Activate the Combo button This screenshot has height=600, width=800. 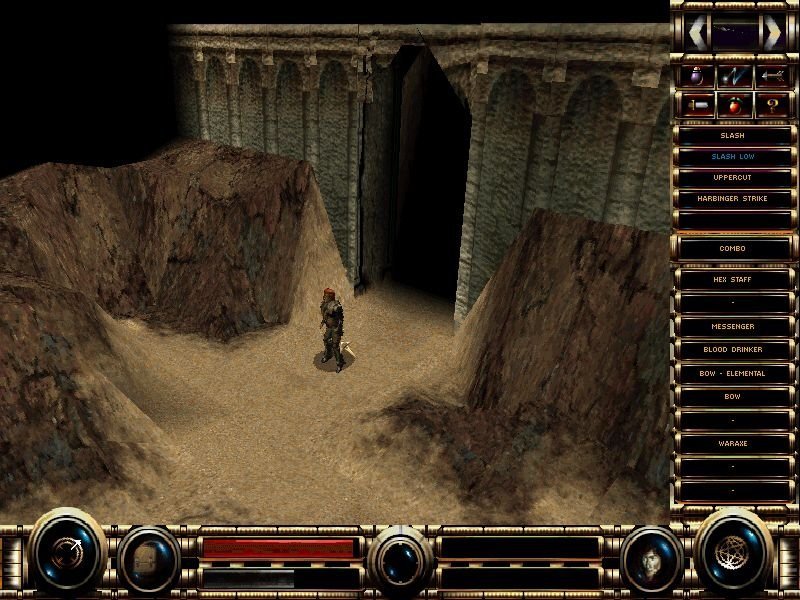click(733, 248)
